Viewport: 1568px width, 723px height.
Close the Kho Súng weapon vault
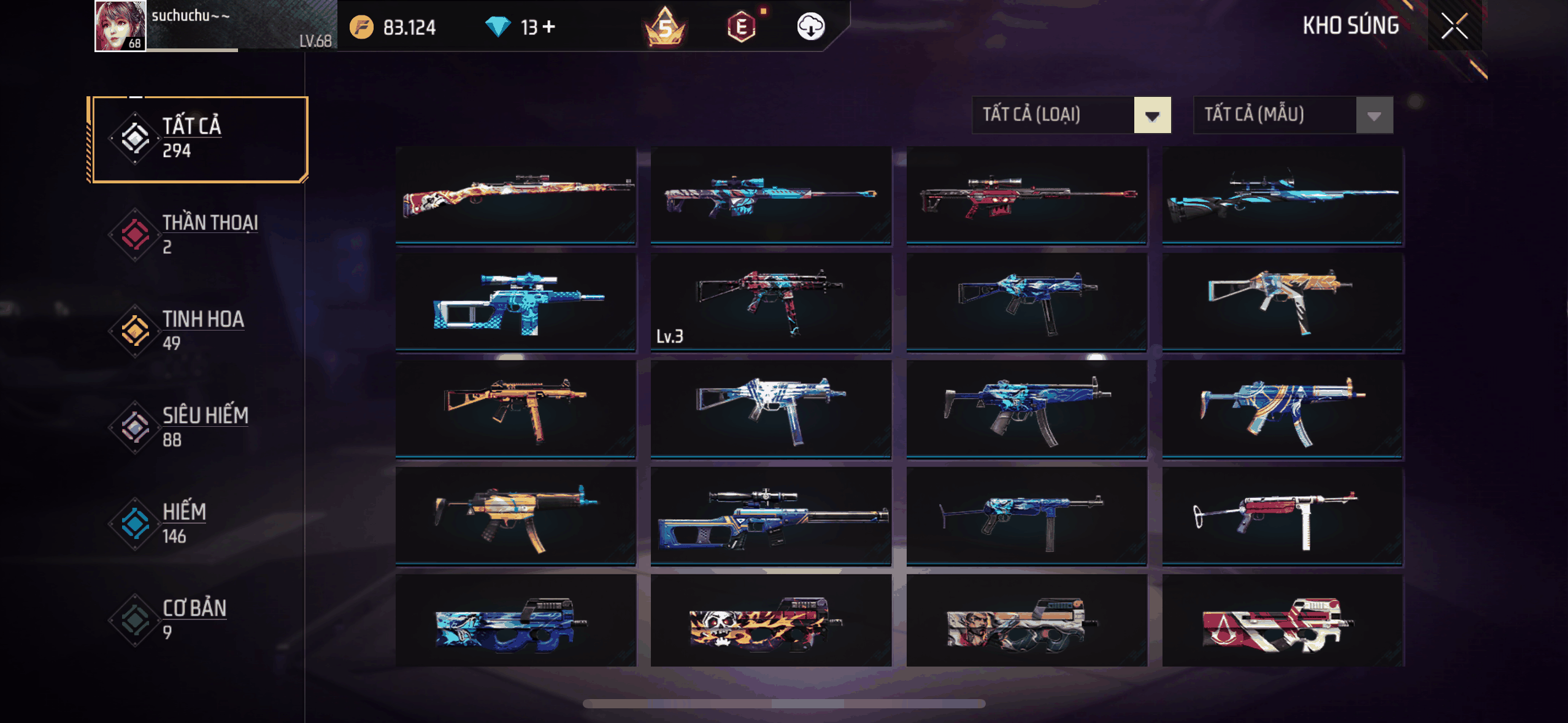click(1454, 26)
